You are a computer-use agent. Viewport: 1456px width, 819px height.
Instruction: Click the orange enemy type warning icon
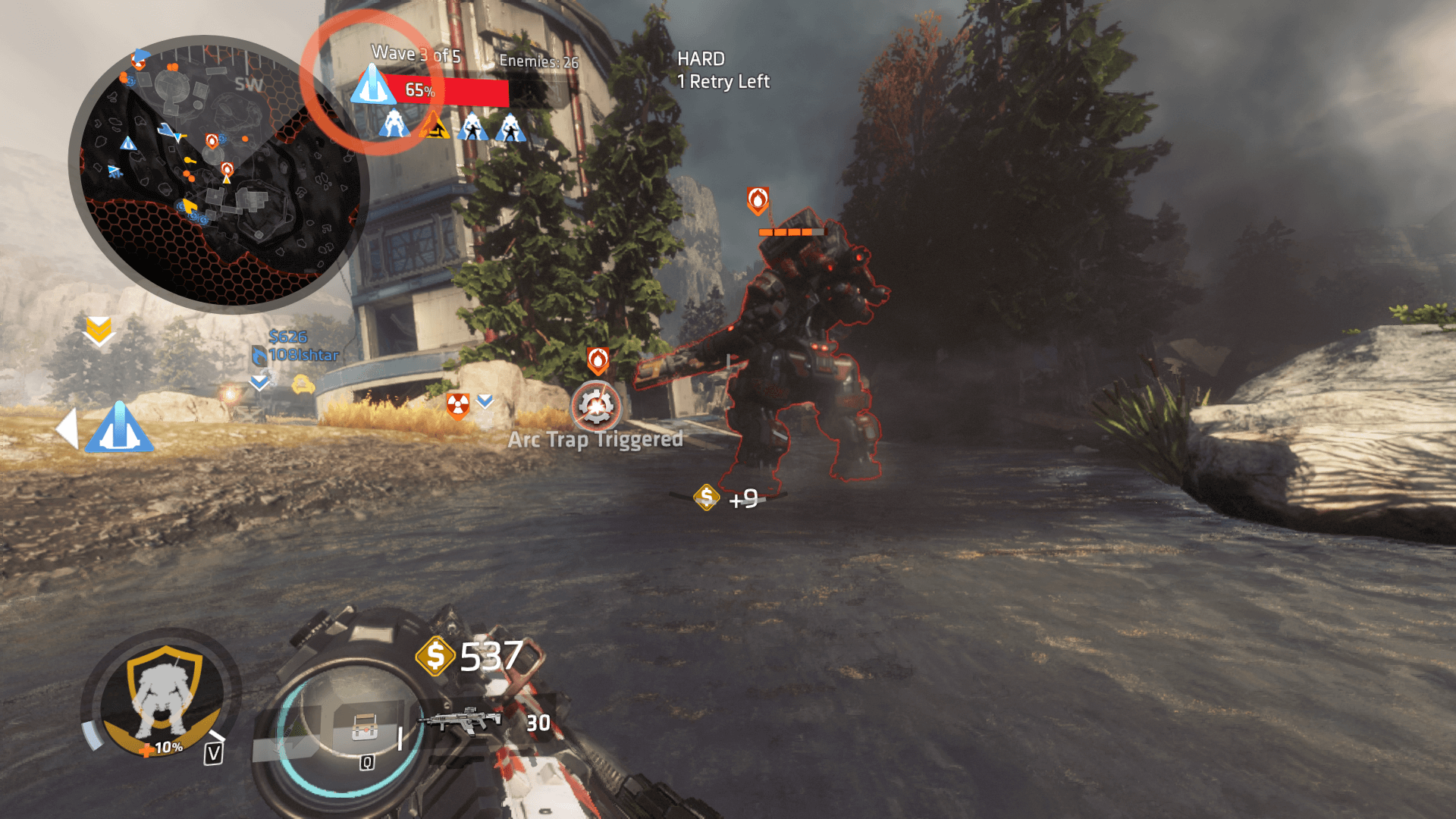coord(434,126)
